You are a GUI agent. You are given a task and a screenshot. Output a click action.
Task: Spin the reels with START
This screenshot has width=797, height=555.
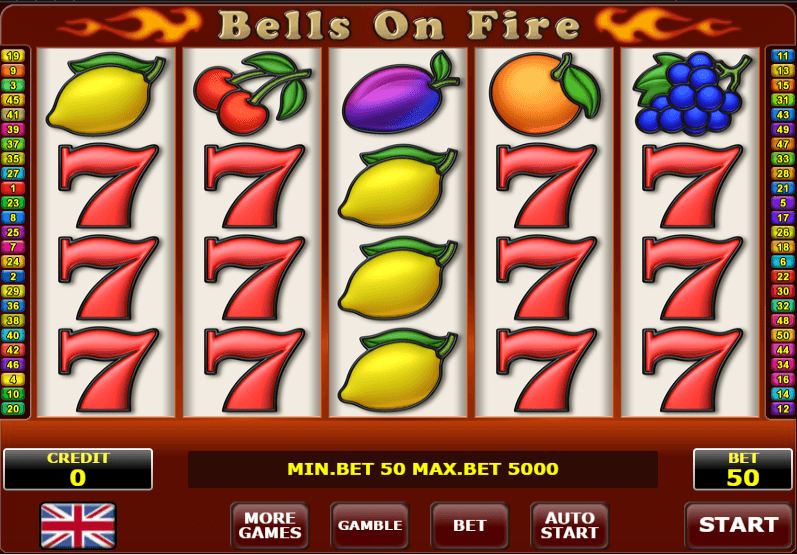[738, 525]
